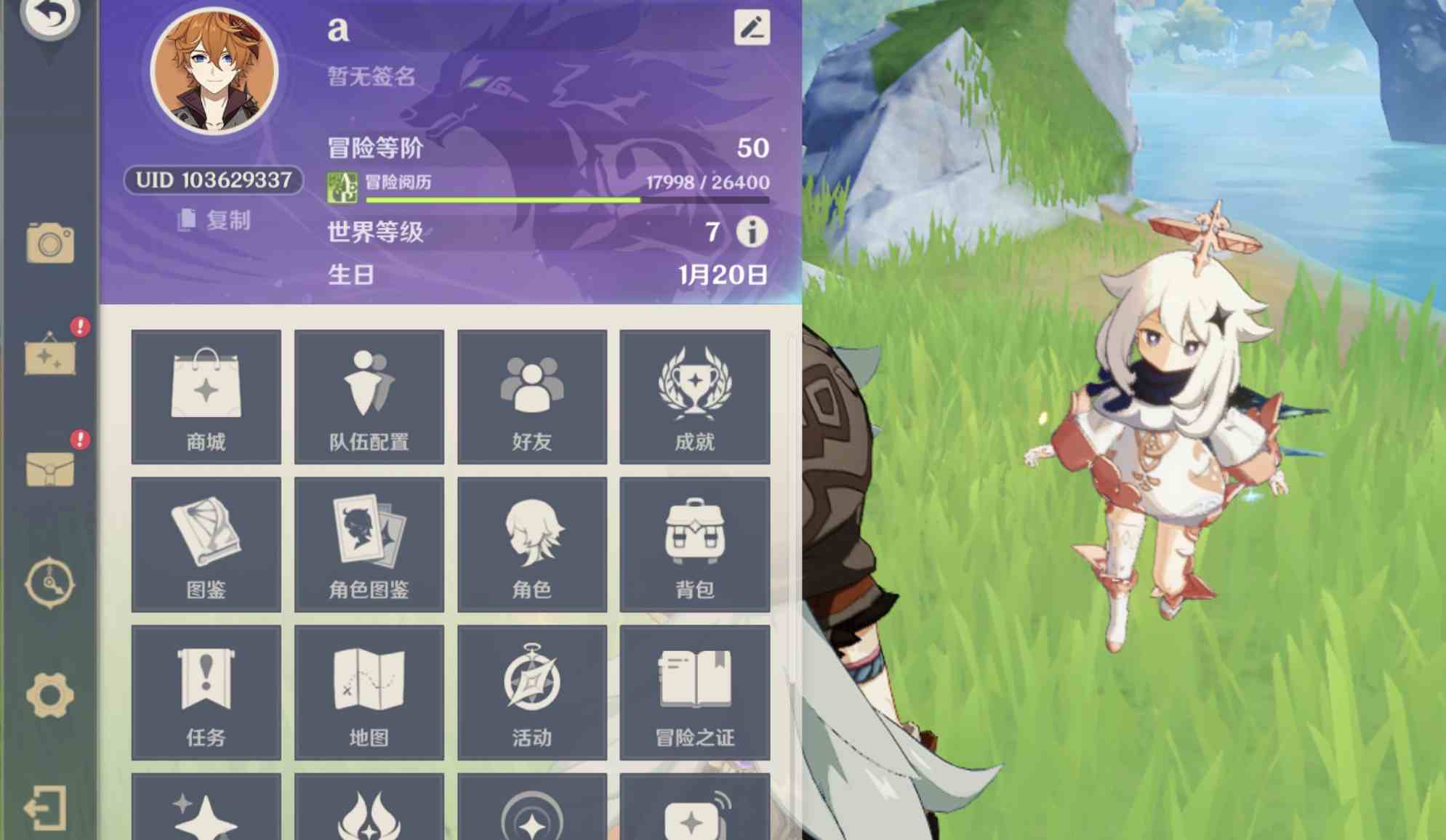
Task: Open the Archive (图鉴)
Action: coord(206,544)
